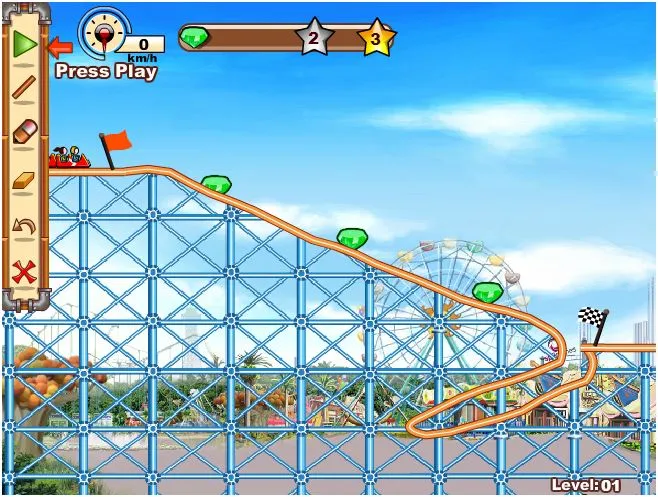The image size is (658, 497).
Task: Select the track line drawing tool
Action: click(x=24, y=89)
